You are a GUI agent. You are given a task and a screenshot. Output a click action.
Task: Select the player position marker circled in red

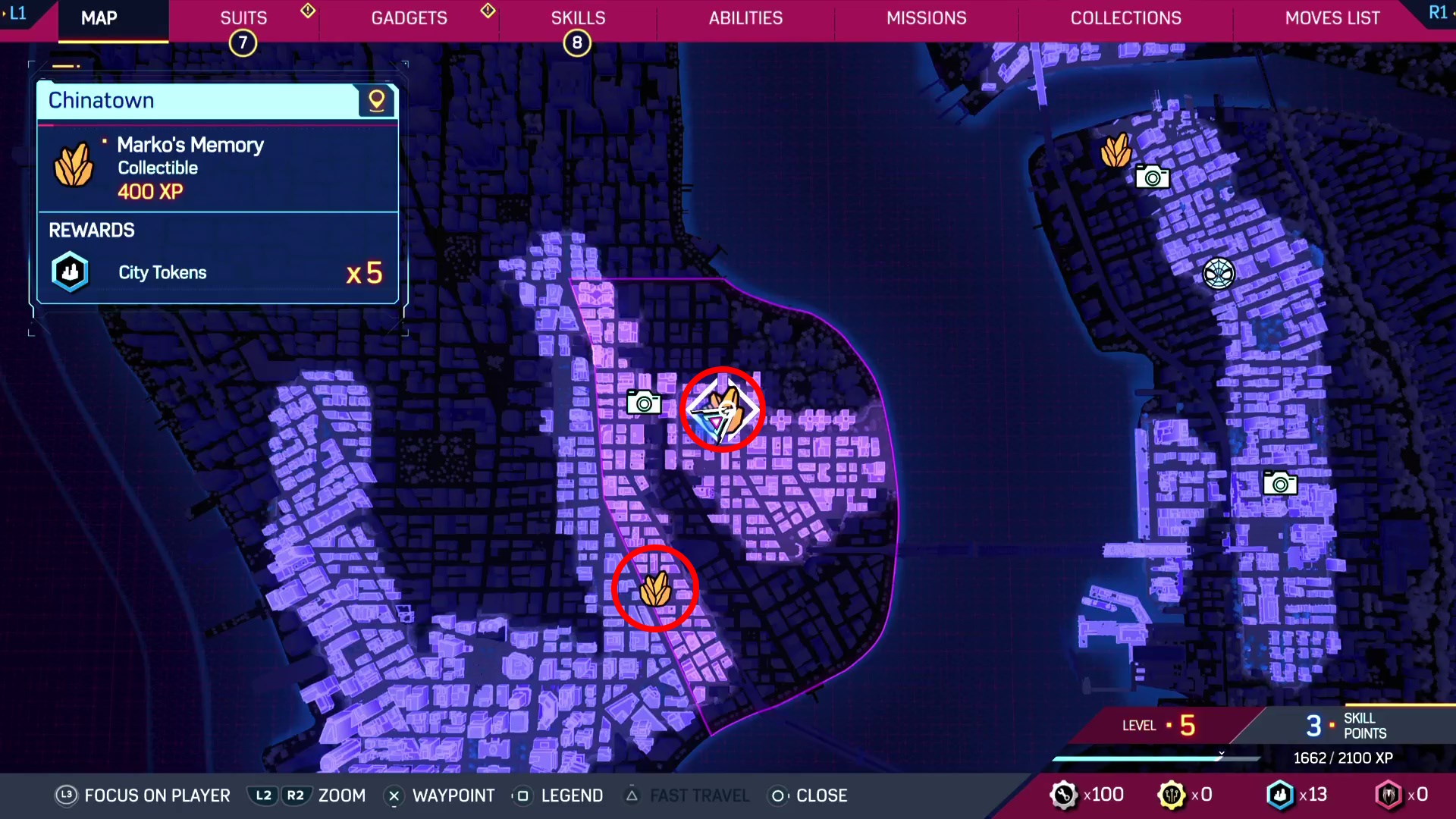[x=723, y=409]
